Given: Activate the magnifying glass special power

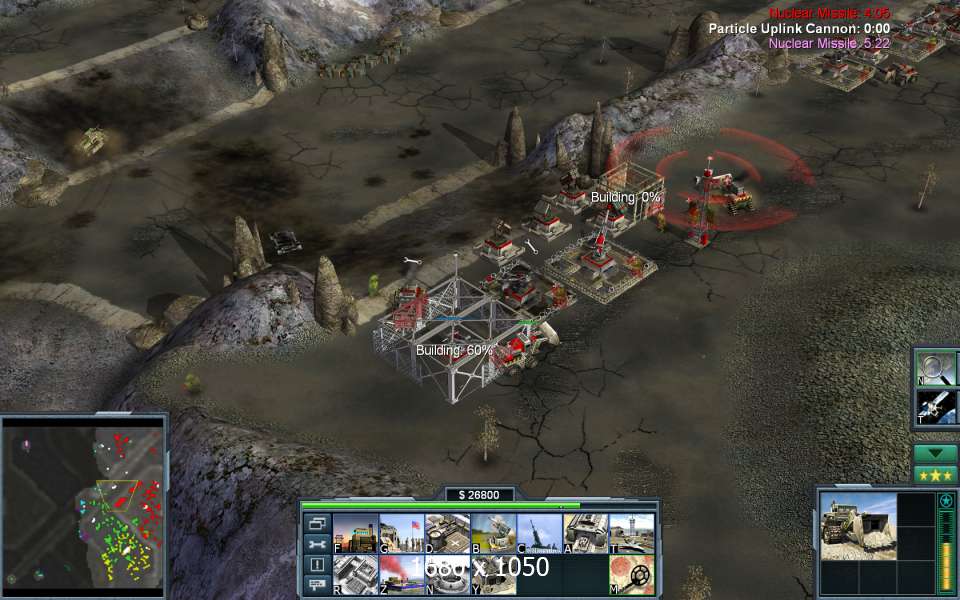Looking at the screenshot, I should point(937,368).
